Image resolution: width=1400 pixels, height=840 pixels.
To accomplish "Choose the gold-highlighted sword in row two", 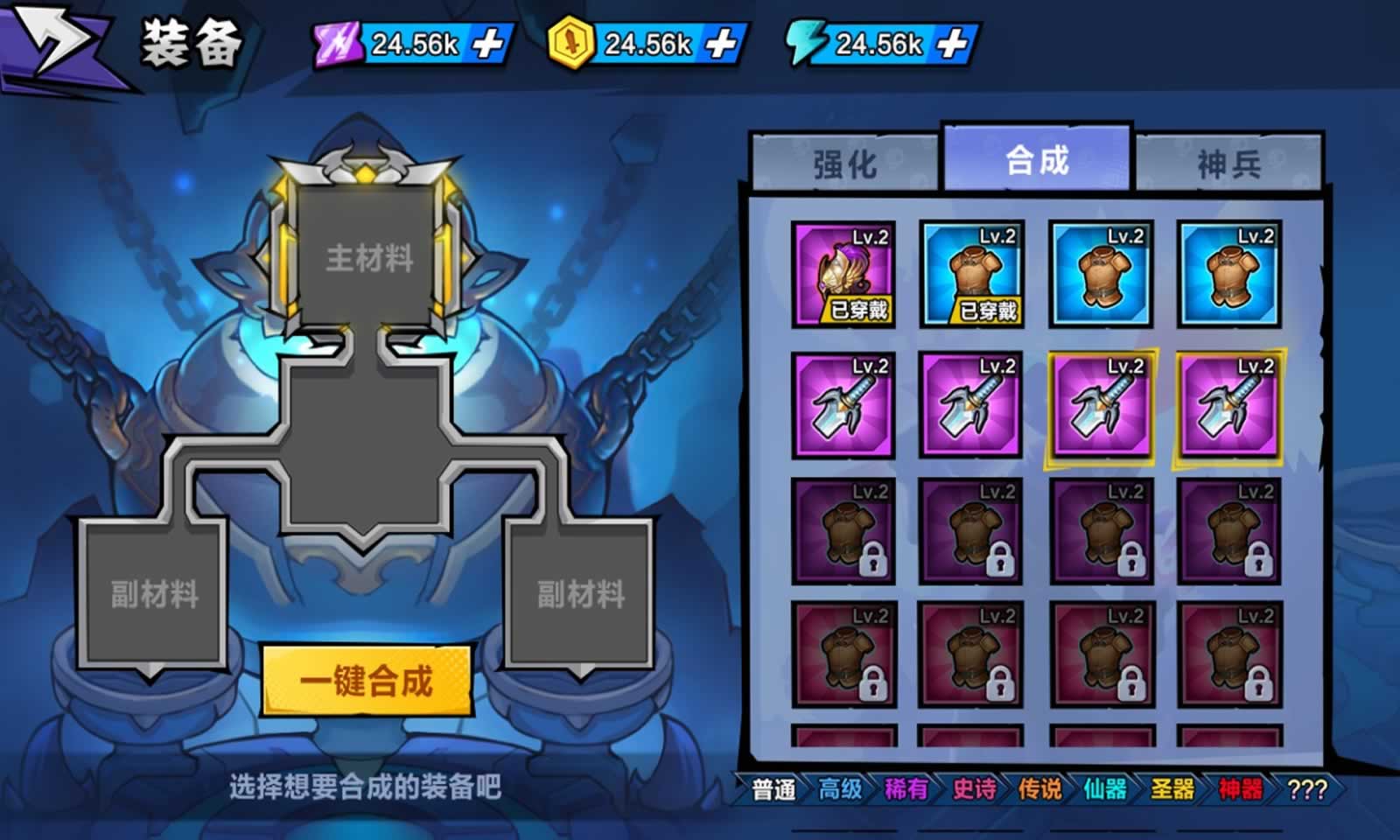I will click(x=1101, y=405).
